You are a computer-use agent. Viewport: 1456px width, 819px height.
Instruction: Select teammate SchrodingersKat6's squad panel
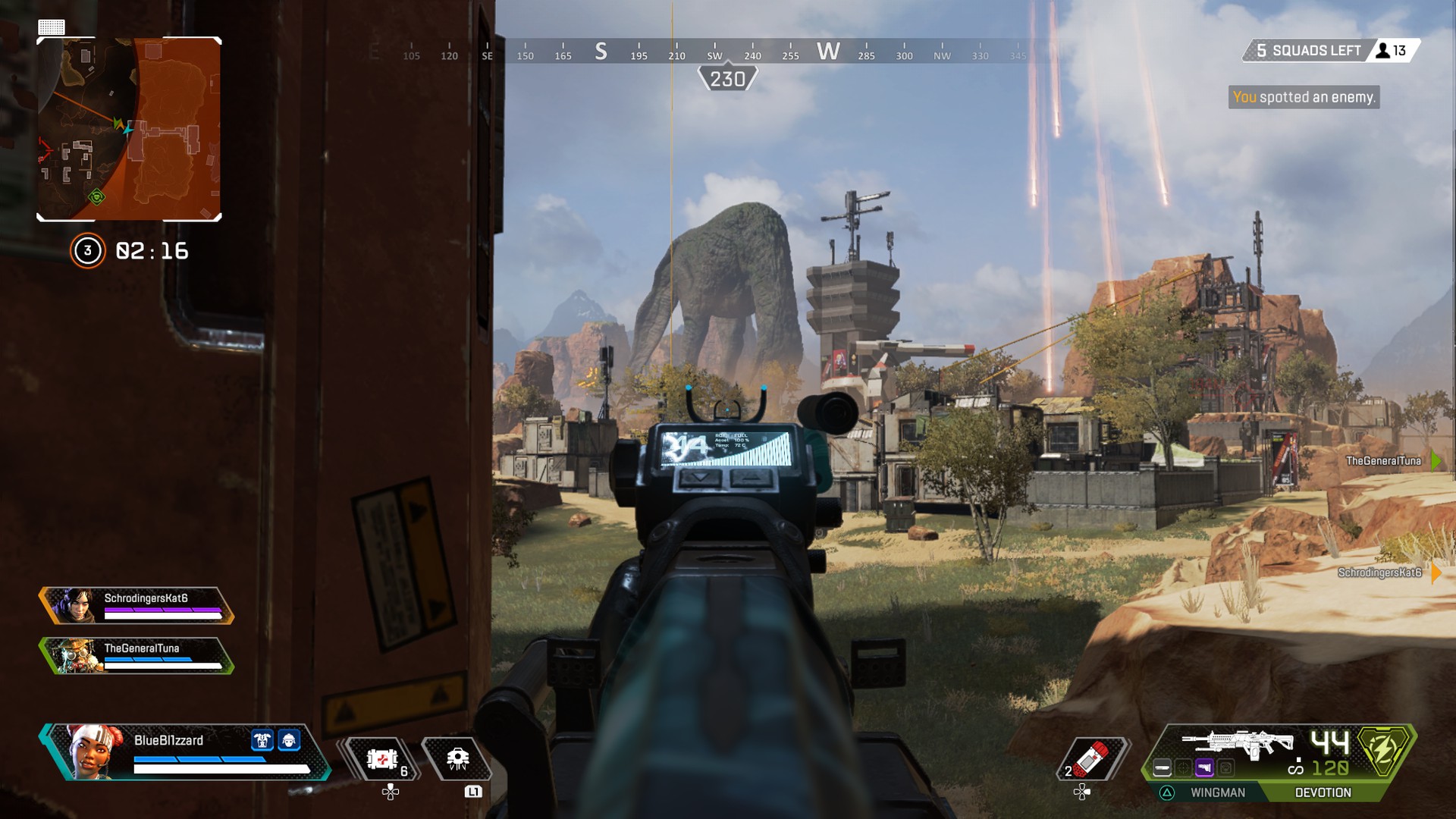pos(136,605)
